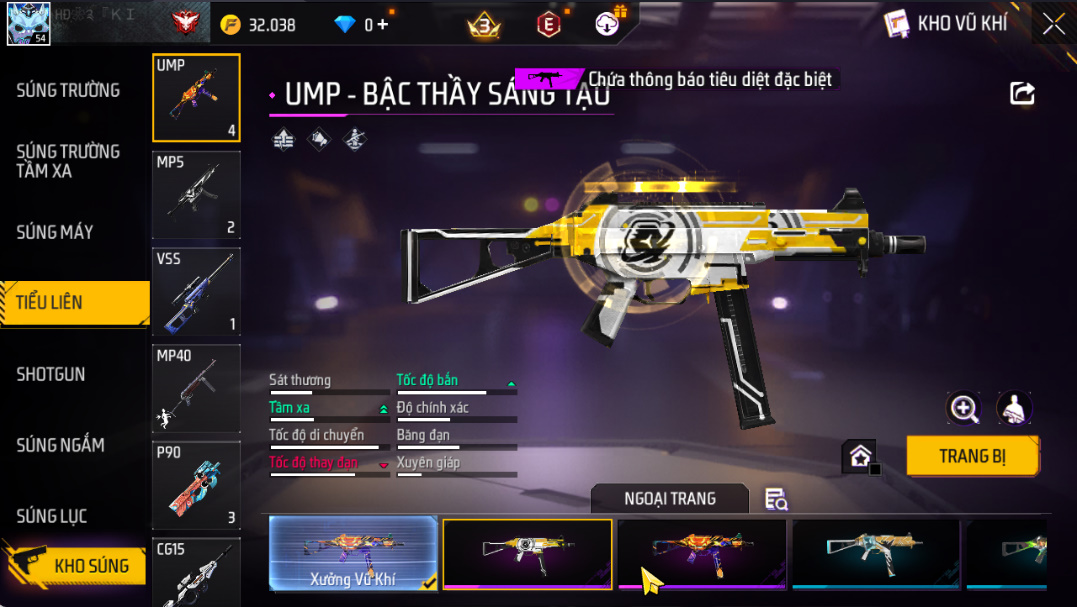Switch to Súng Trường Tầm Xa category
1077x607 pixels.
[x=68, y=161]
